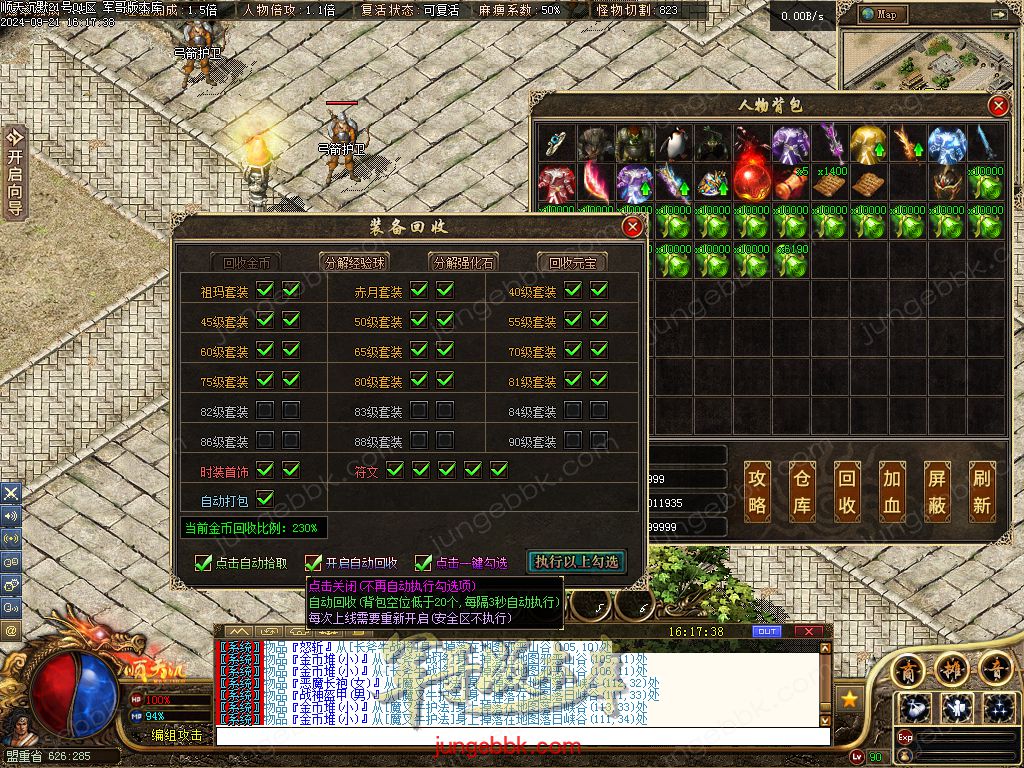
Task: Switch to the 分解经验球 tab
Action: click(353, 263)
